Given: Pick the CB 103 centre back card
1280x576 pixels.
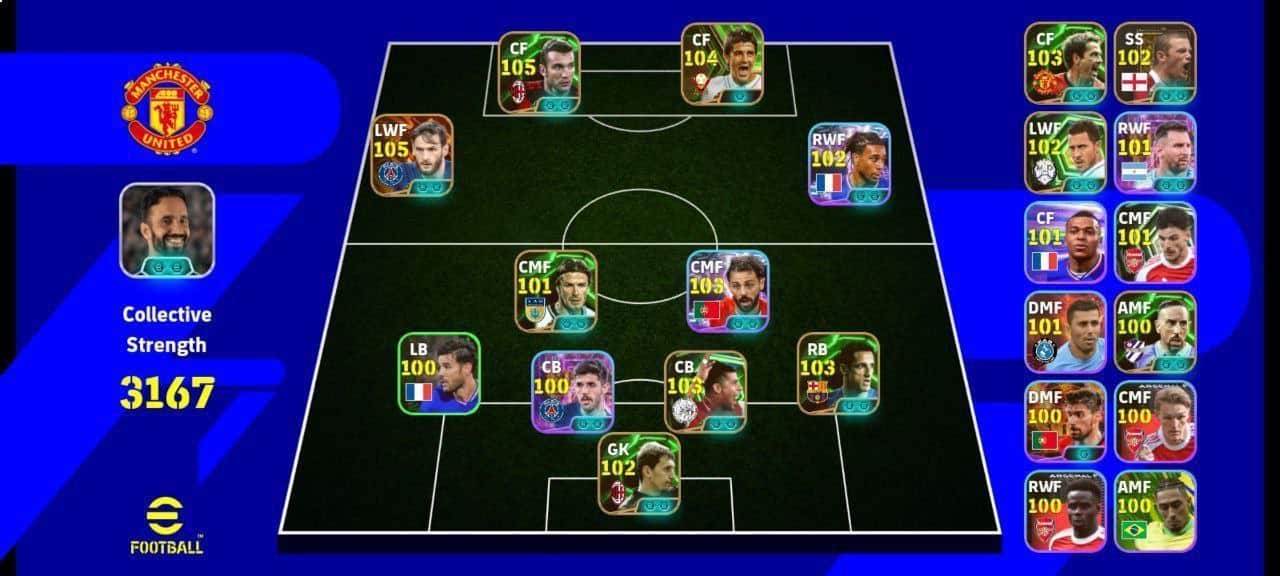Looking at the screenshot, I should tap(705, 391).
